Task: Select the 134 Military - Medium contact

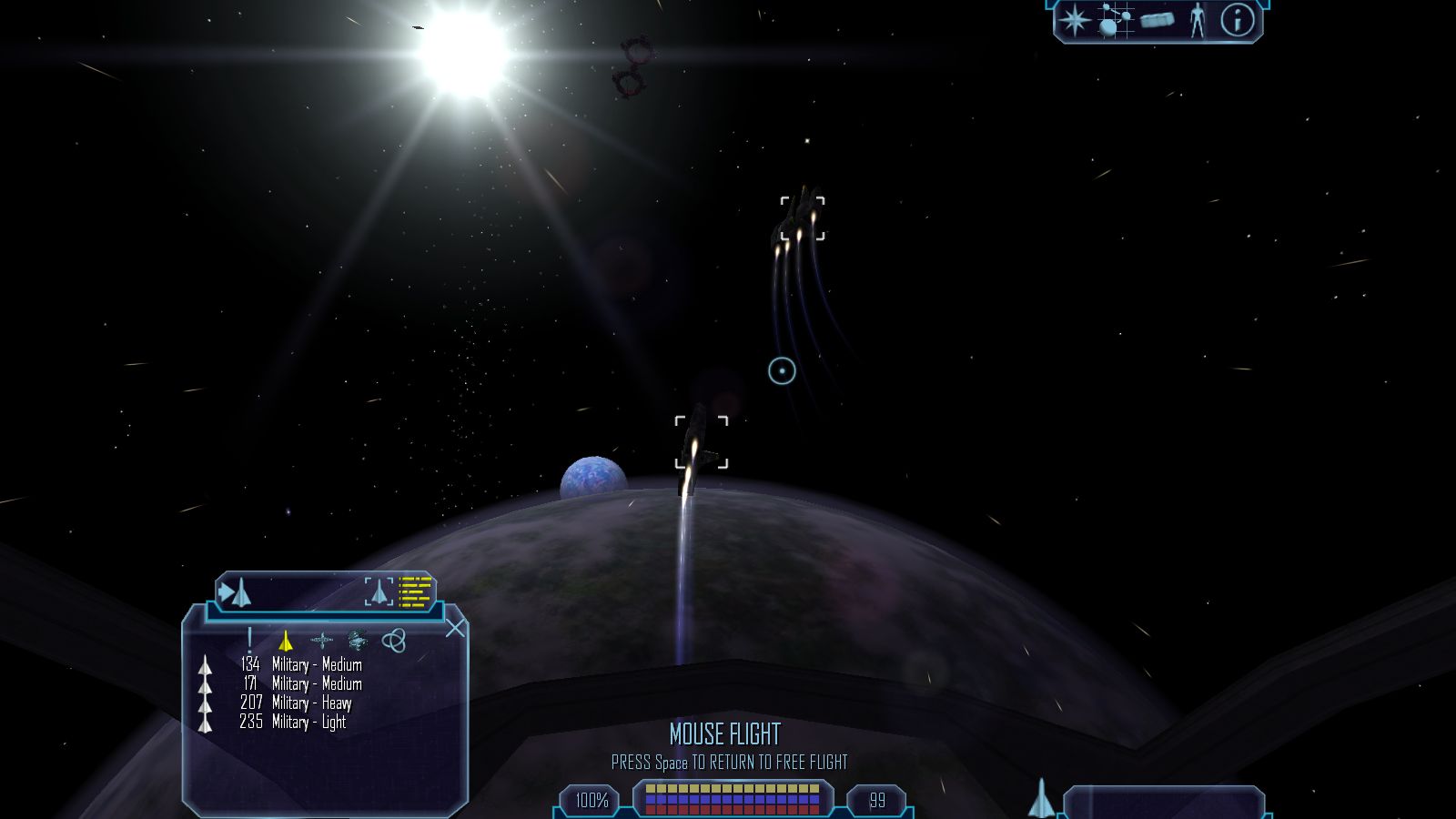Action: click(300, 665)
